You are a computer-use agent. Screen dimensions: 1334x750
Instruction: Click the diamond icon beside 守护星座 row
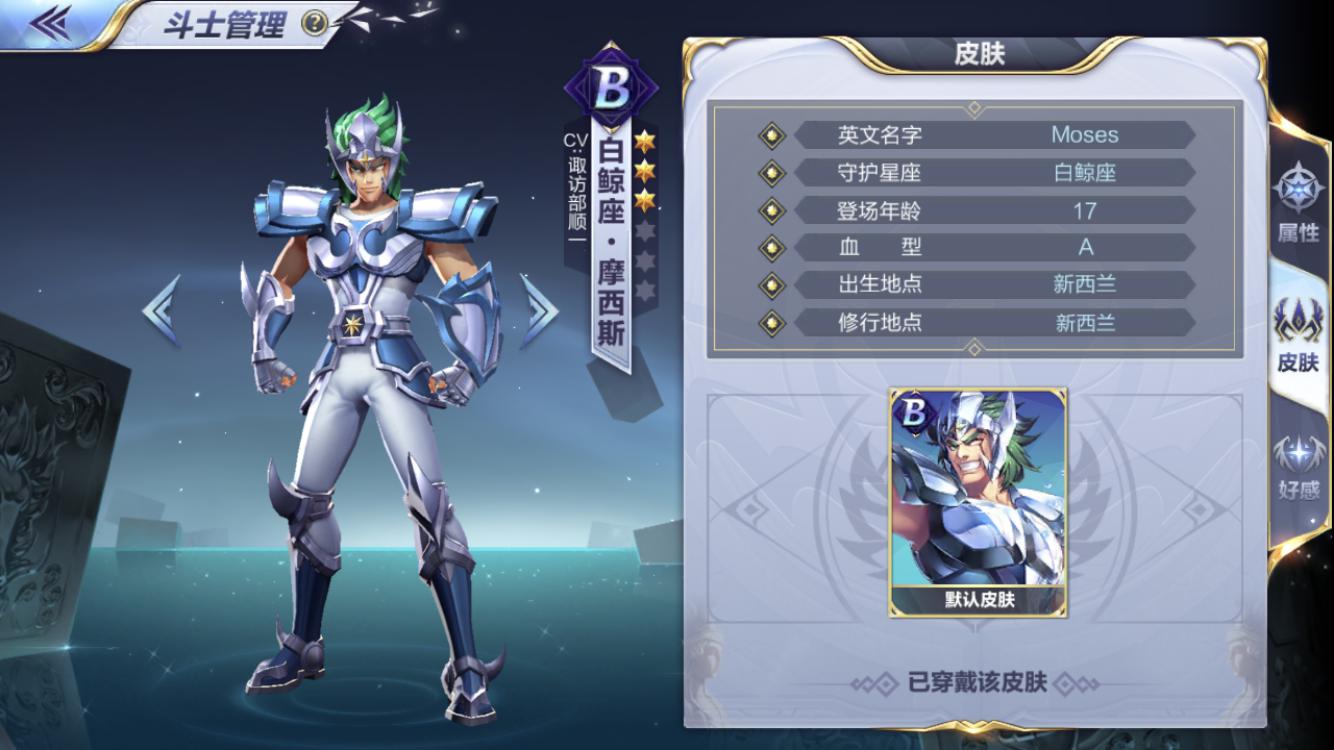click(x=771, y=172)
